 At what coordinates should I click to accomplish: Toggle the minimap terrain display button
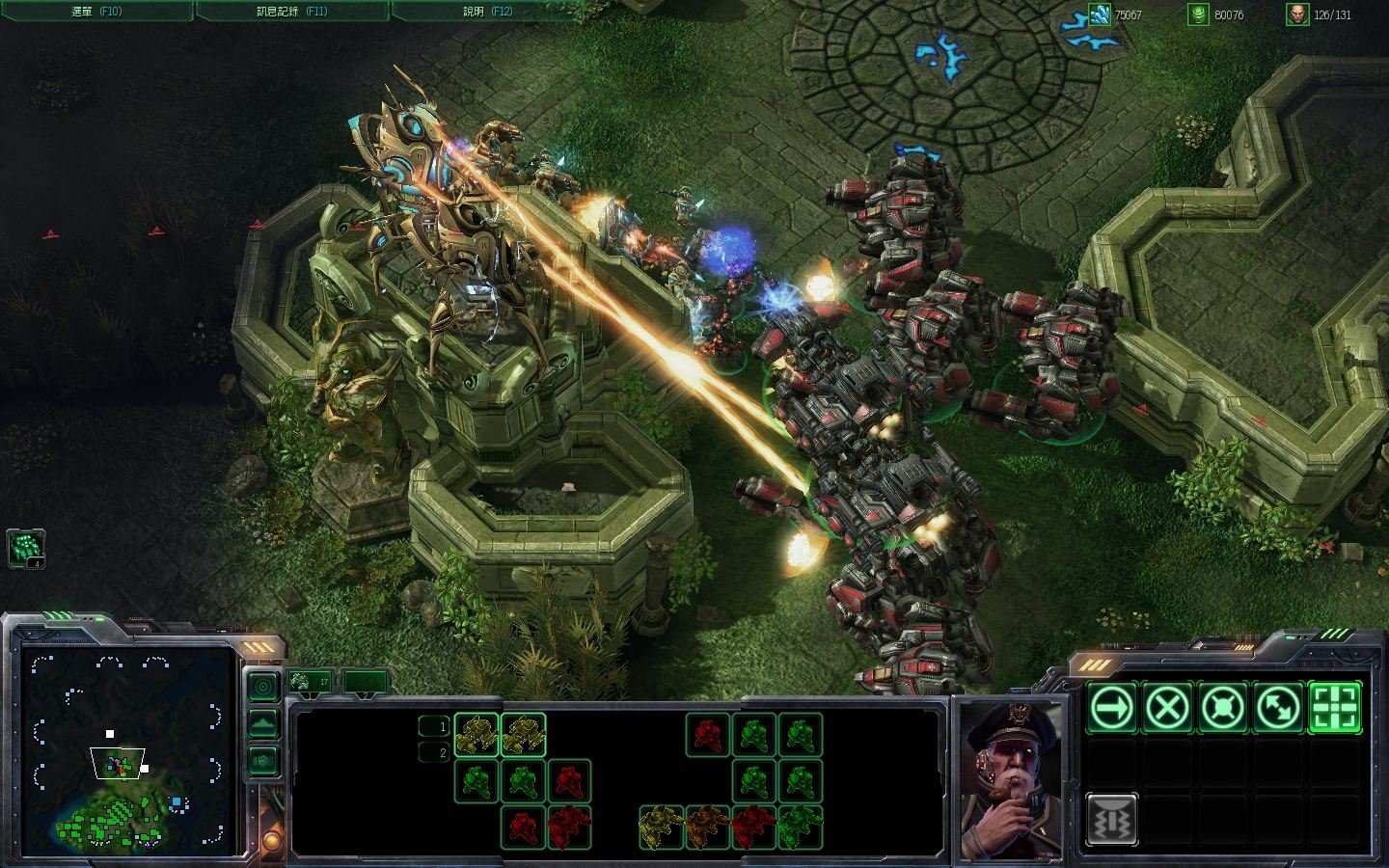[263, 723]
